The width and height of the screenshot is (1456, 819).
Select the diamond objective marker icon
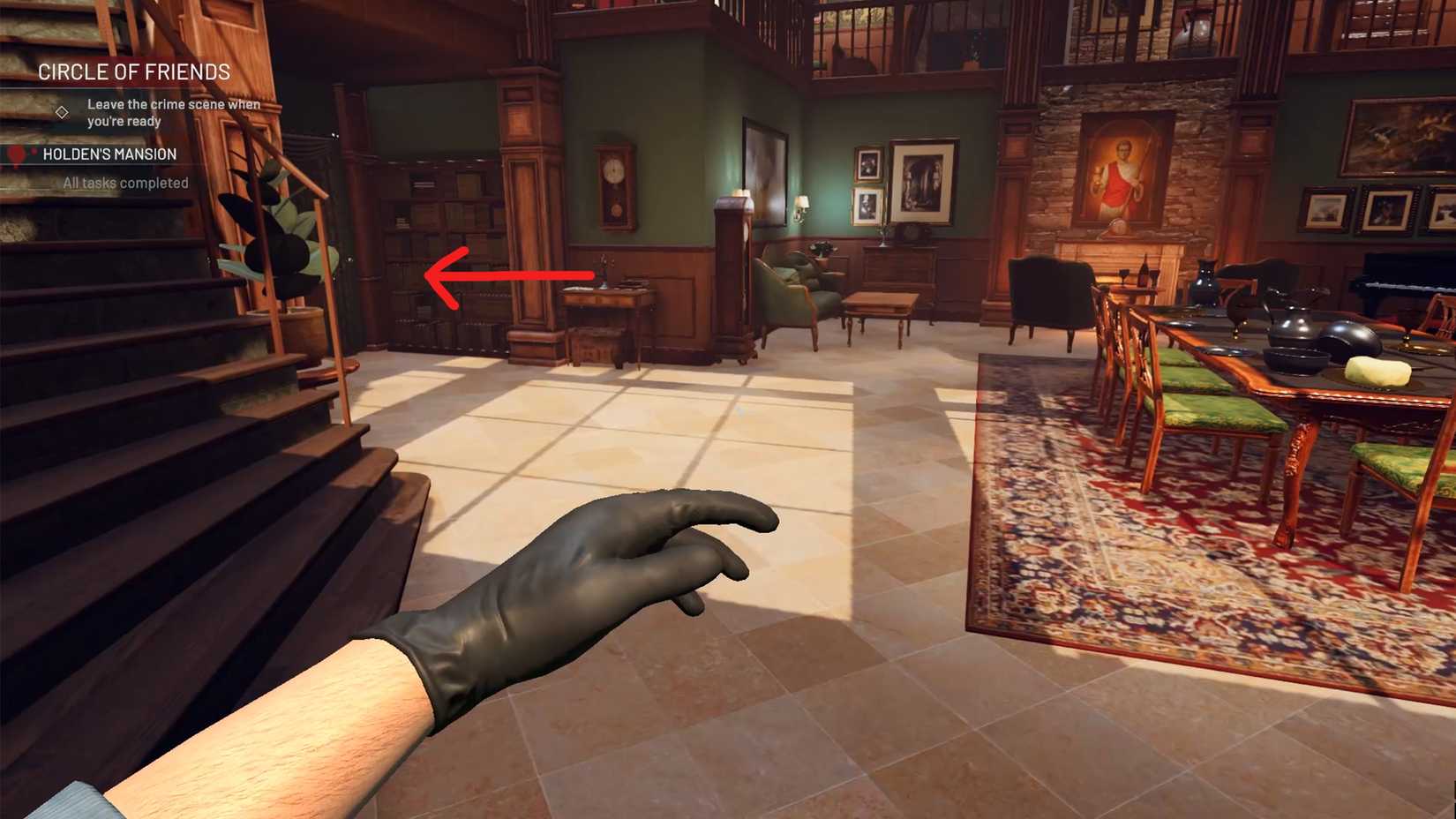(x=62, y=111)
